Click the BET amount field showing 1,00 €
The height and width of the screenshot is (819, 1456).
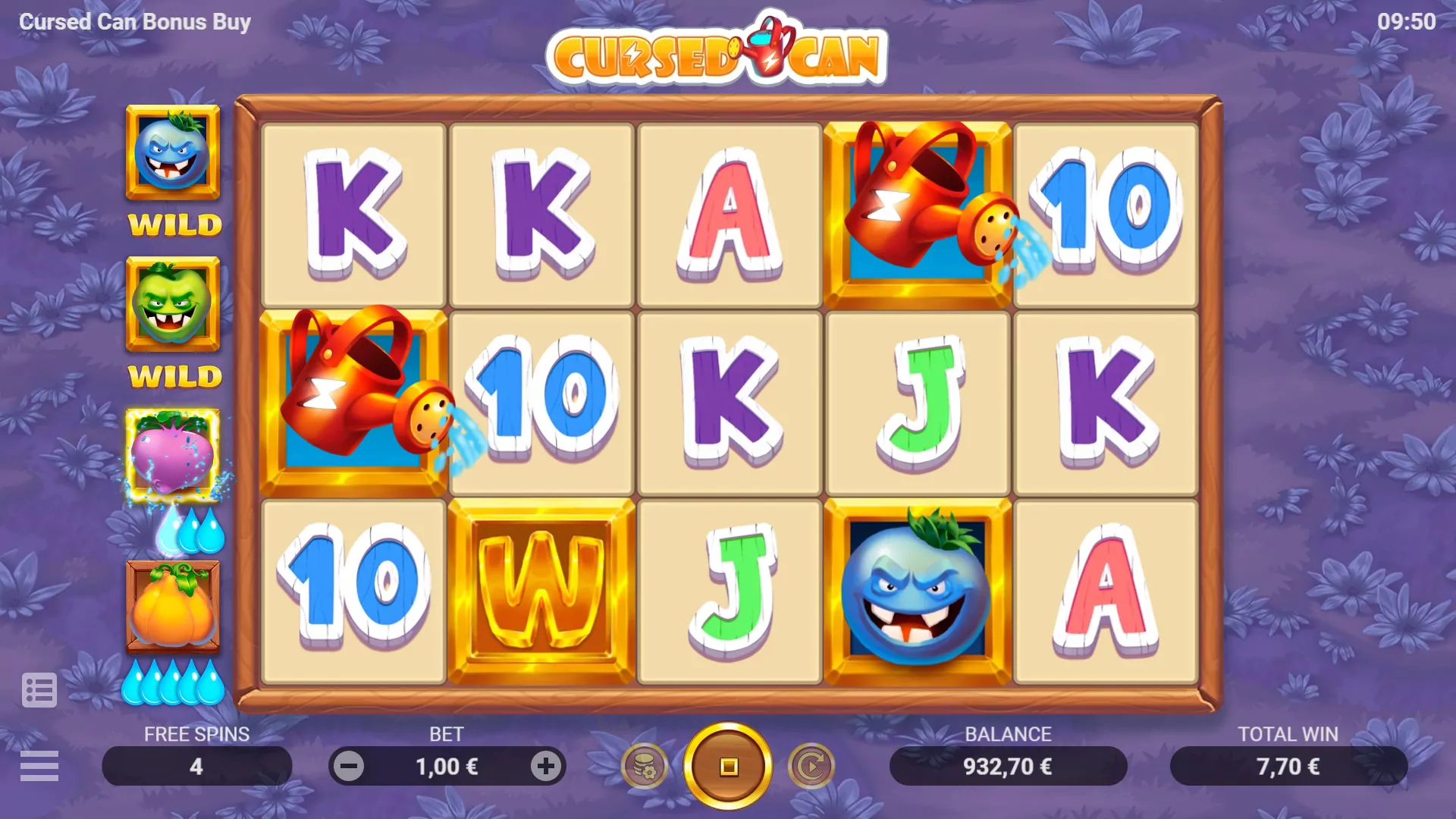click(x=447, y=765)
